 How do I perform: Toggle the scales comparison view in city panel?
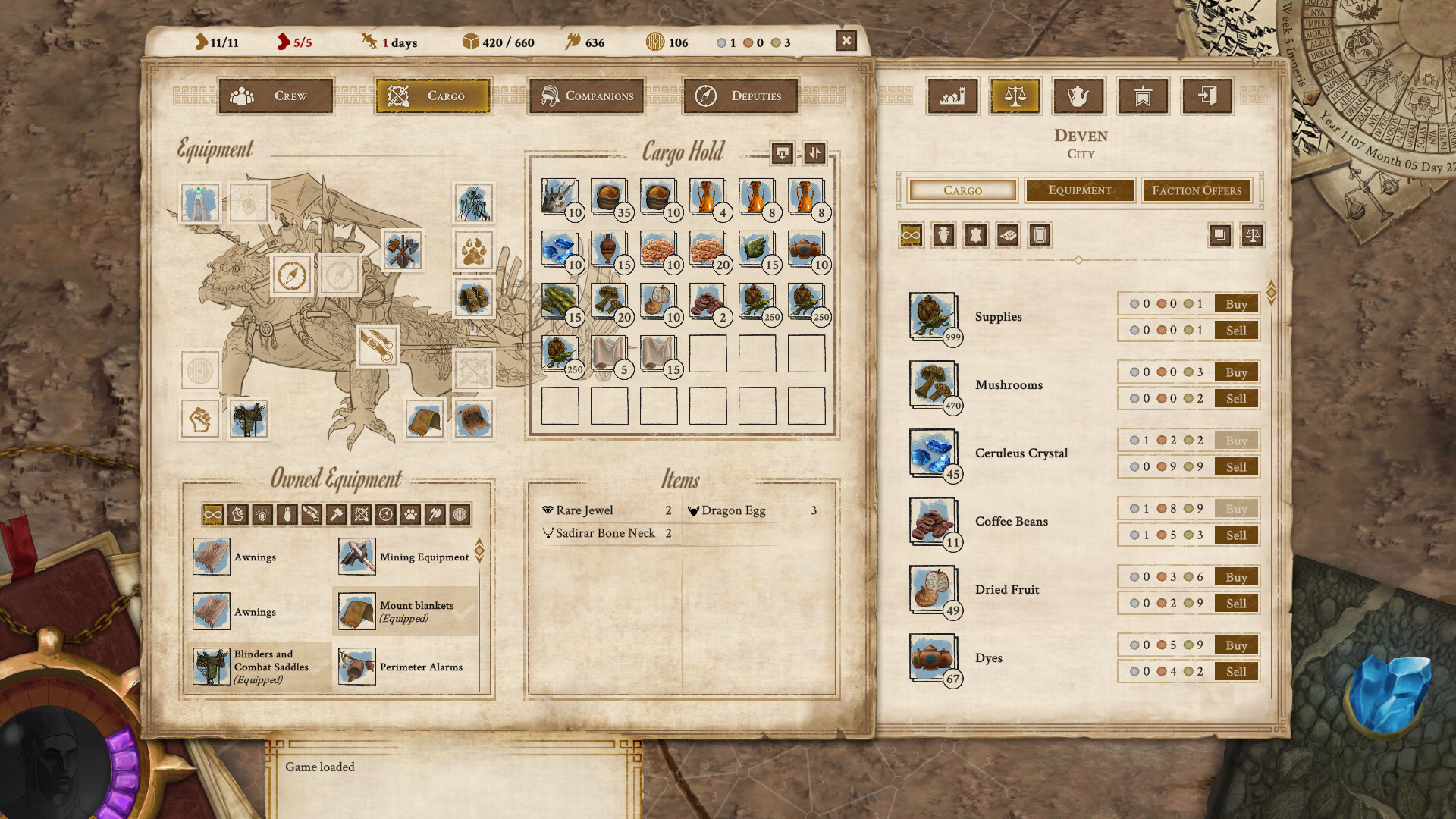tap(1253, 236)
